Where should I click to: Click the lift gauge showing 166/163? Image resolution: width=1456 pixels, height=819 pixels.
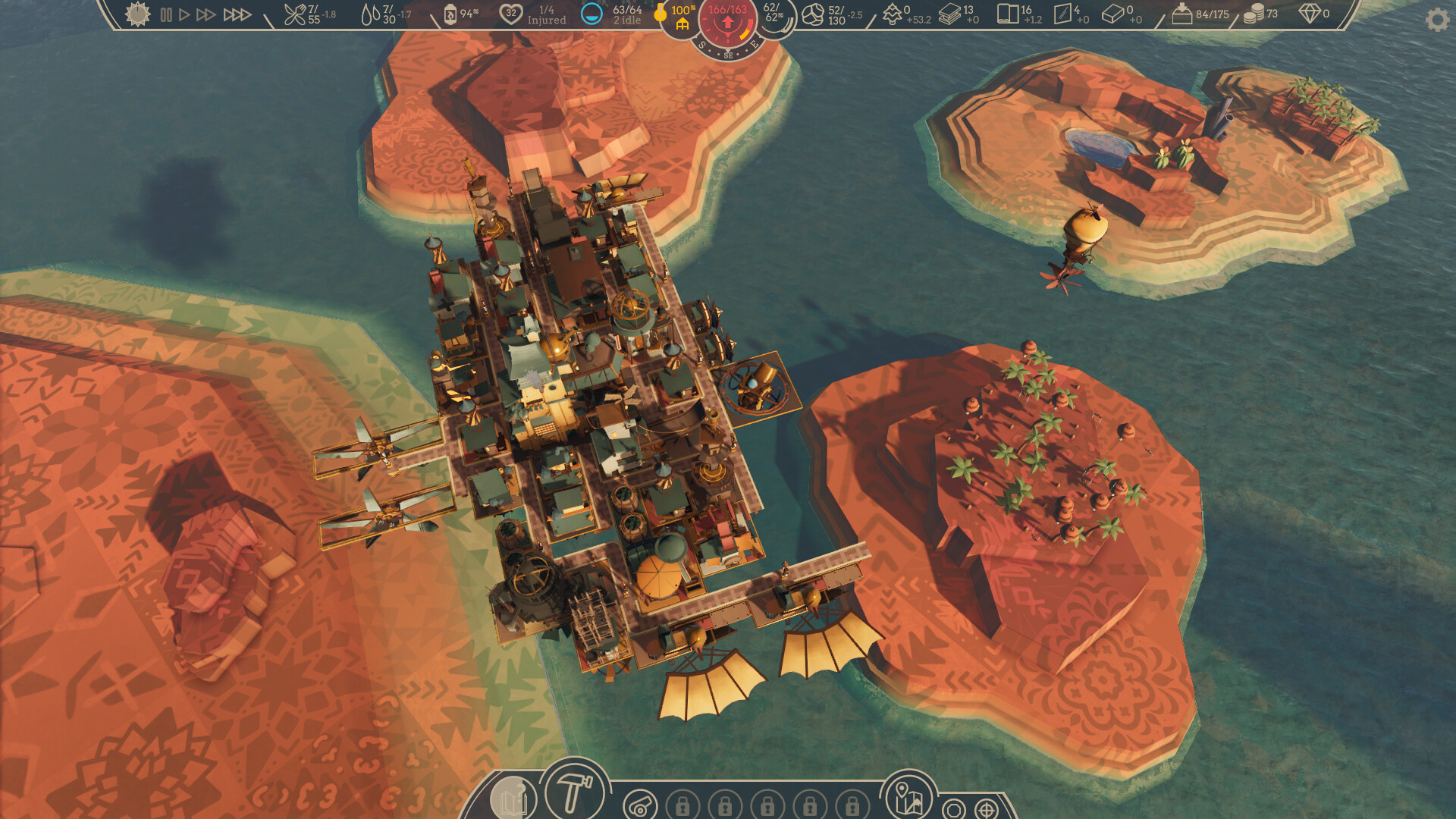tap(727, 19)
